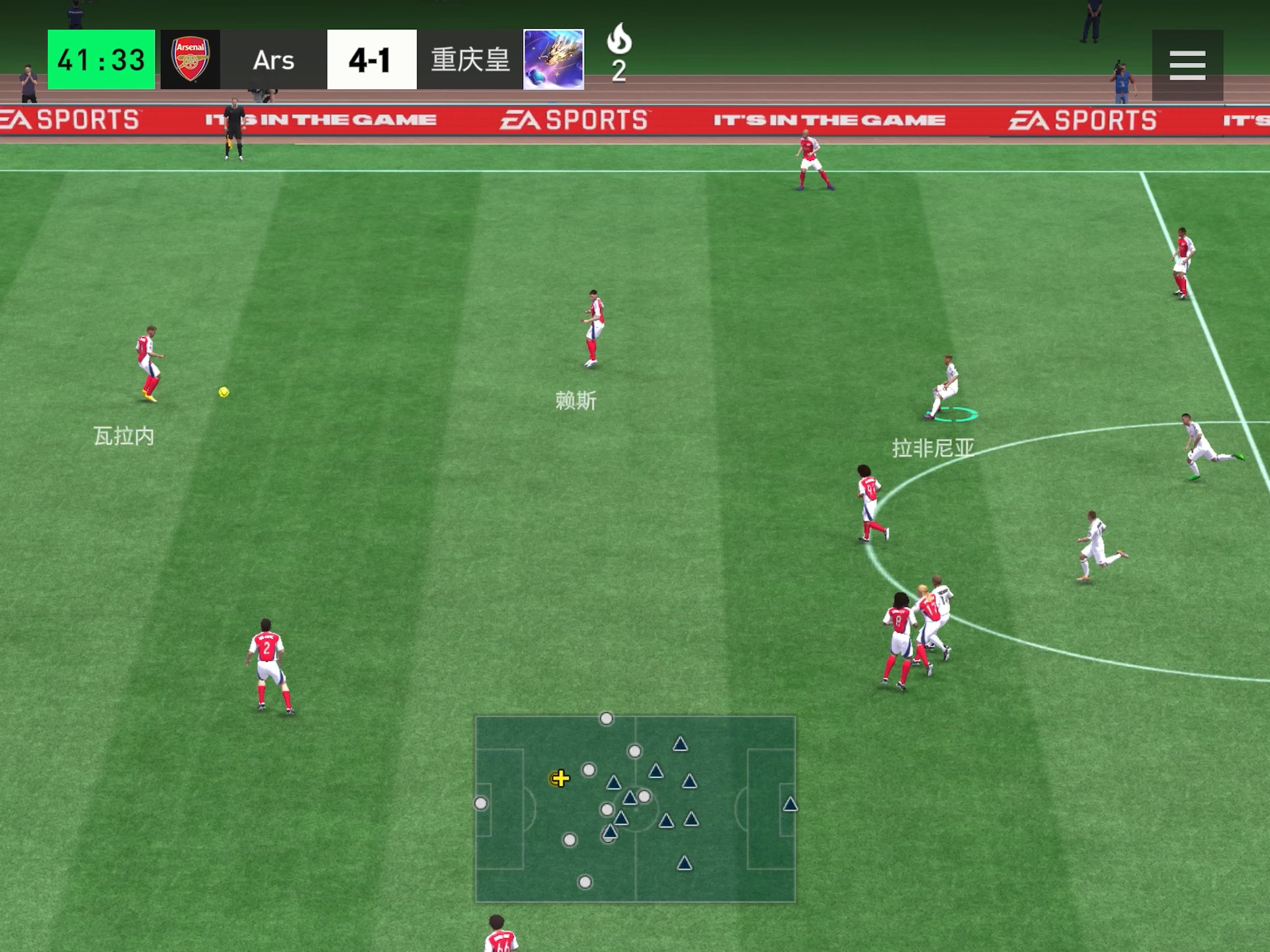
Task: Tap the opponent team dragon badge
Action: [554, 59]
